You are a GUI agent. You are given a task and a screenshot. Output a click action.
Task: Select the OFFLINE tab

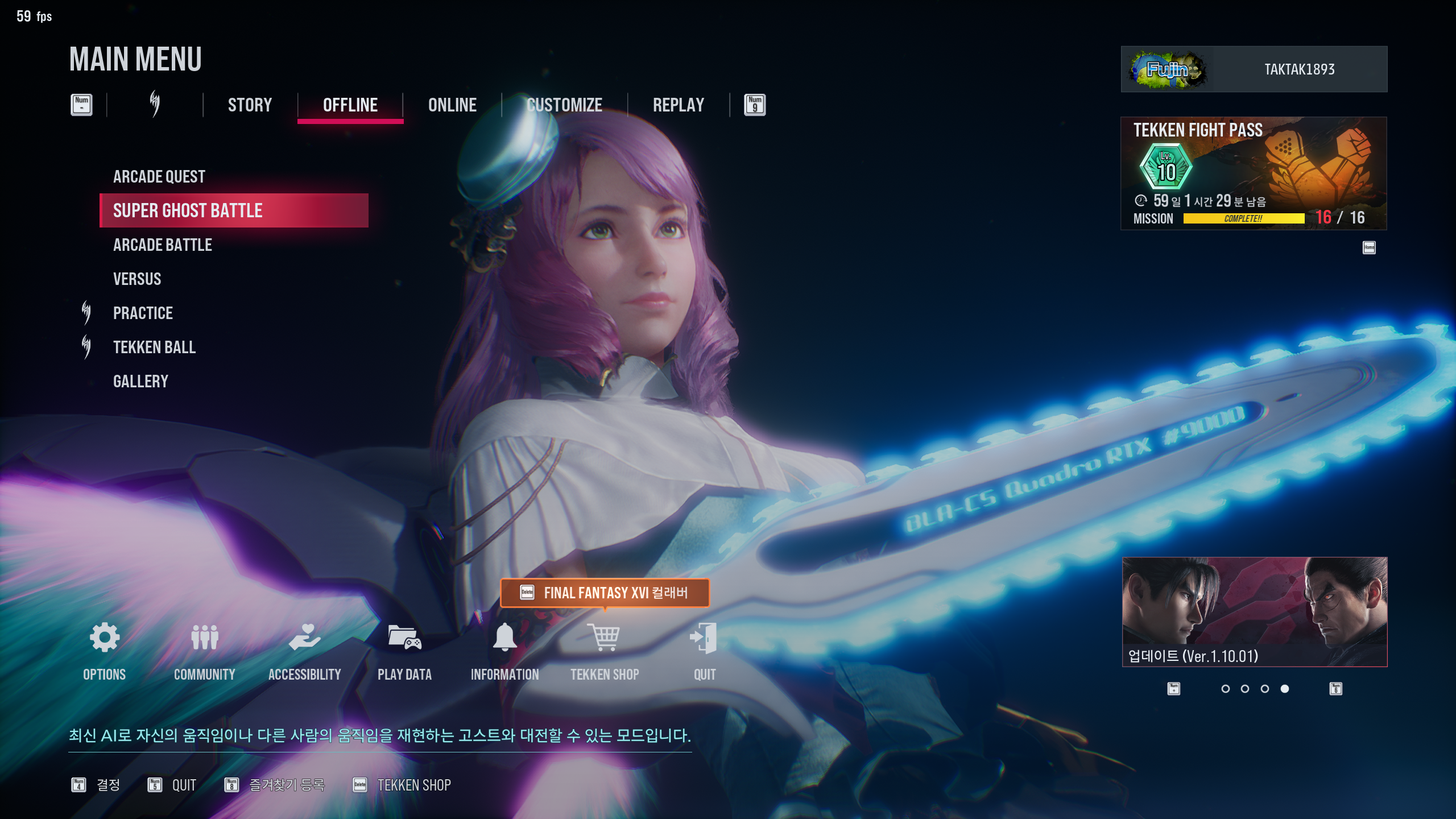pyautogui.click(x=350, y=105)
